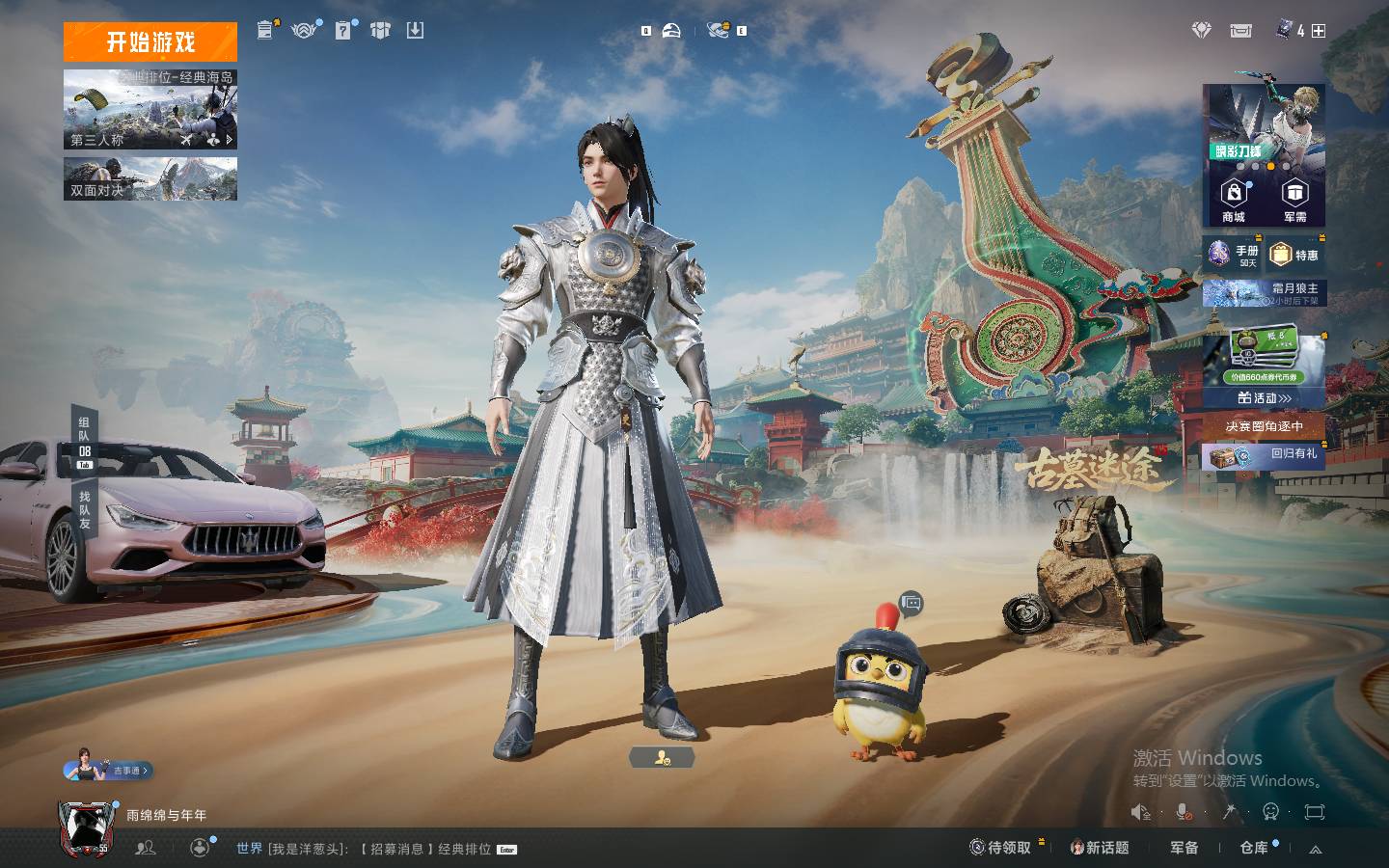
Task: Click the 世界 chat message box
Action: (376, 849)
